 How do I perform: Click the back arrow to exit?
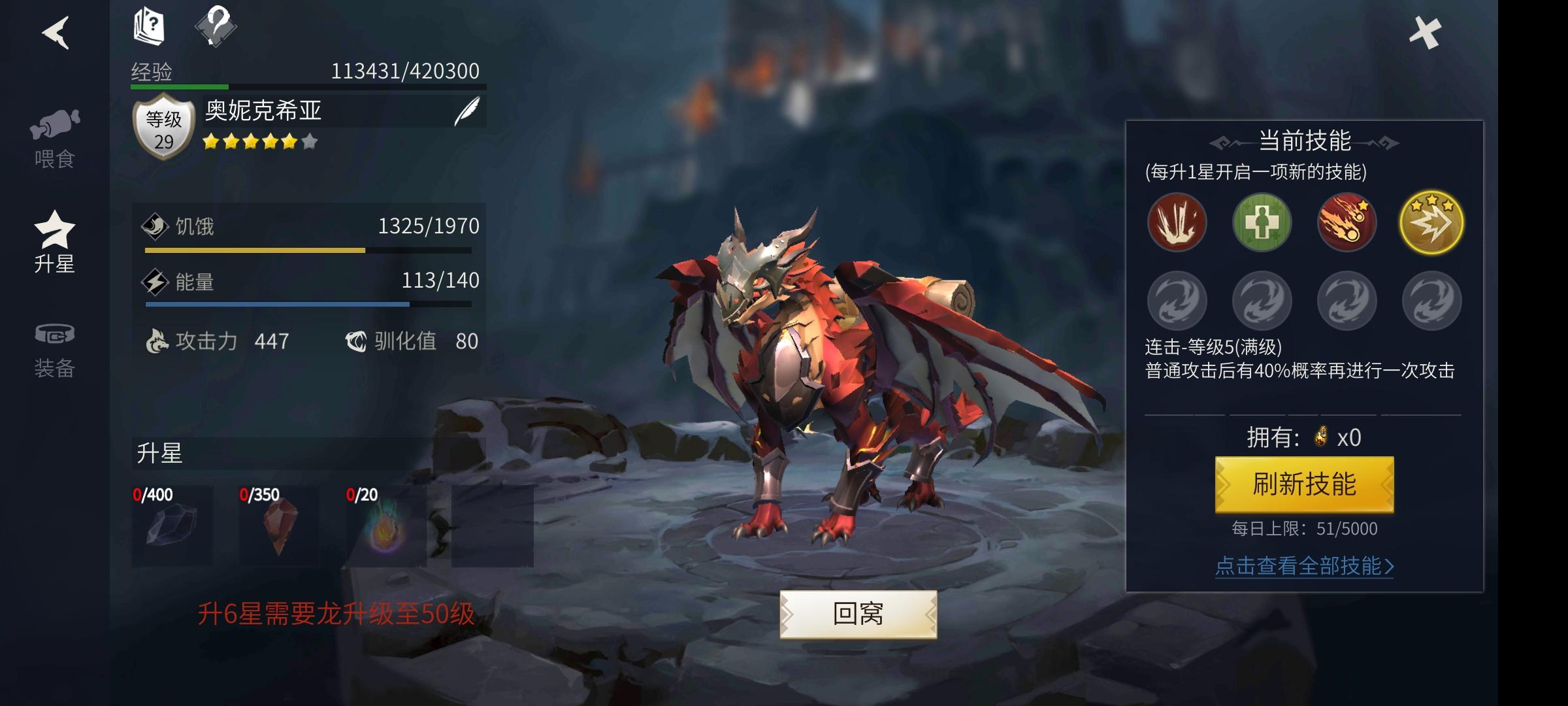pyautogui.click(x=57, y=34)
